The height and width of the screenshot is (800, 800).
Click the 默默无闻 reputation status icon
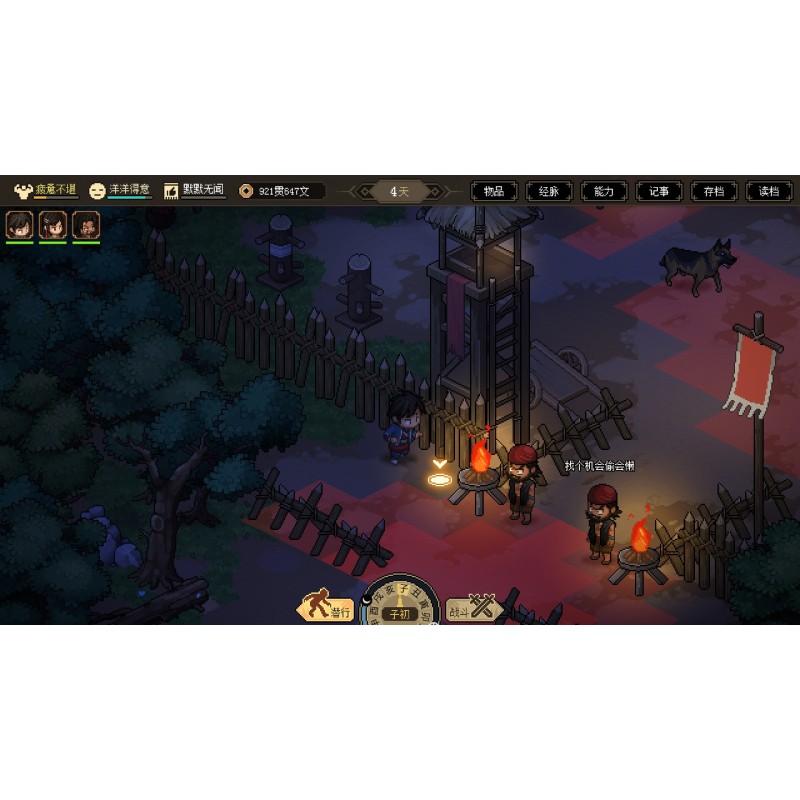[171, 190]
